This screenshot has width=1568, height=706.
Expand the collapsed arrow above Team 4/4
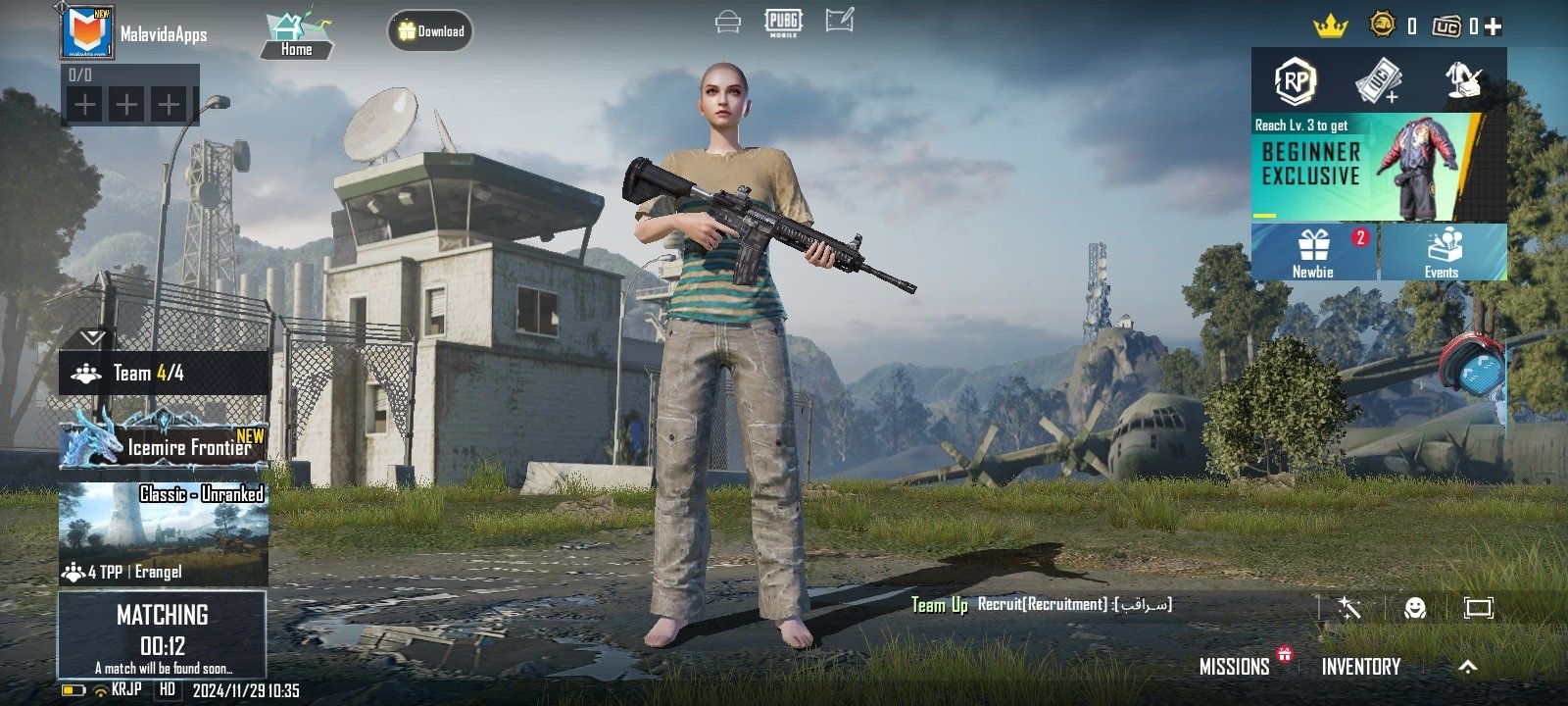tap(93, 338)
